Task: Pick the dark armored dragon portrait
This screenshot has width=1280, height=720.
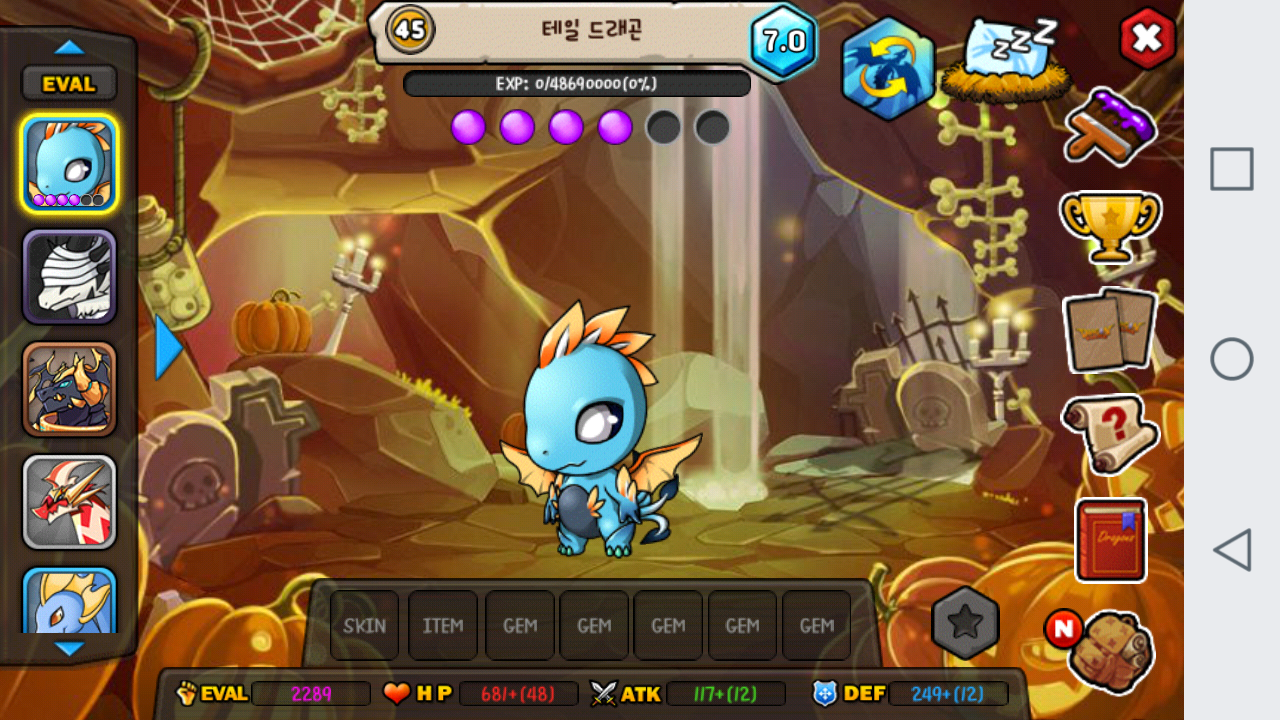Action: tap(69, 389)
